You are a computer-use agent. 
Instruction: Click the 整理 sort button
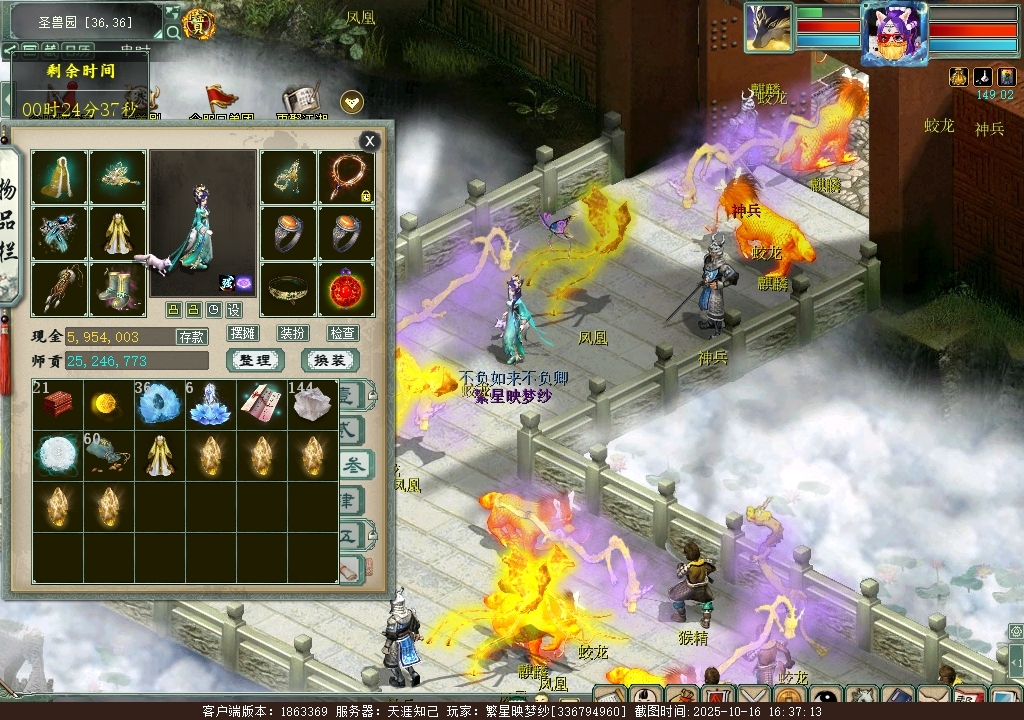(x=255, y=360)
